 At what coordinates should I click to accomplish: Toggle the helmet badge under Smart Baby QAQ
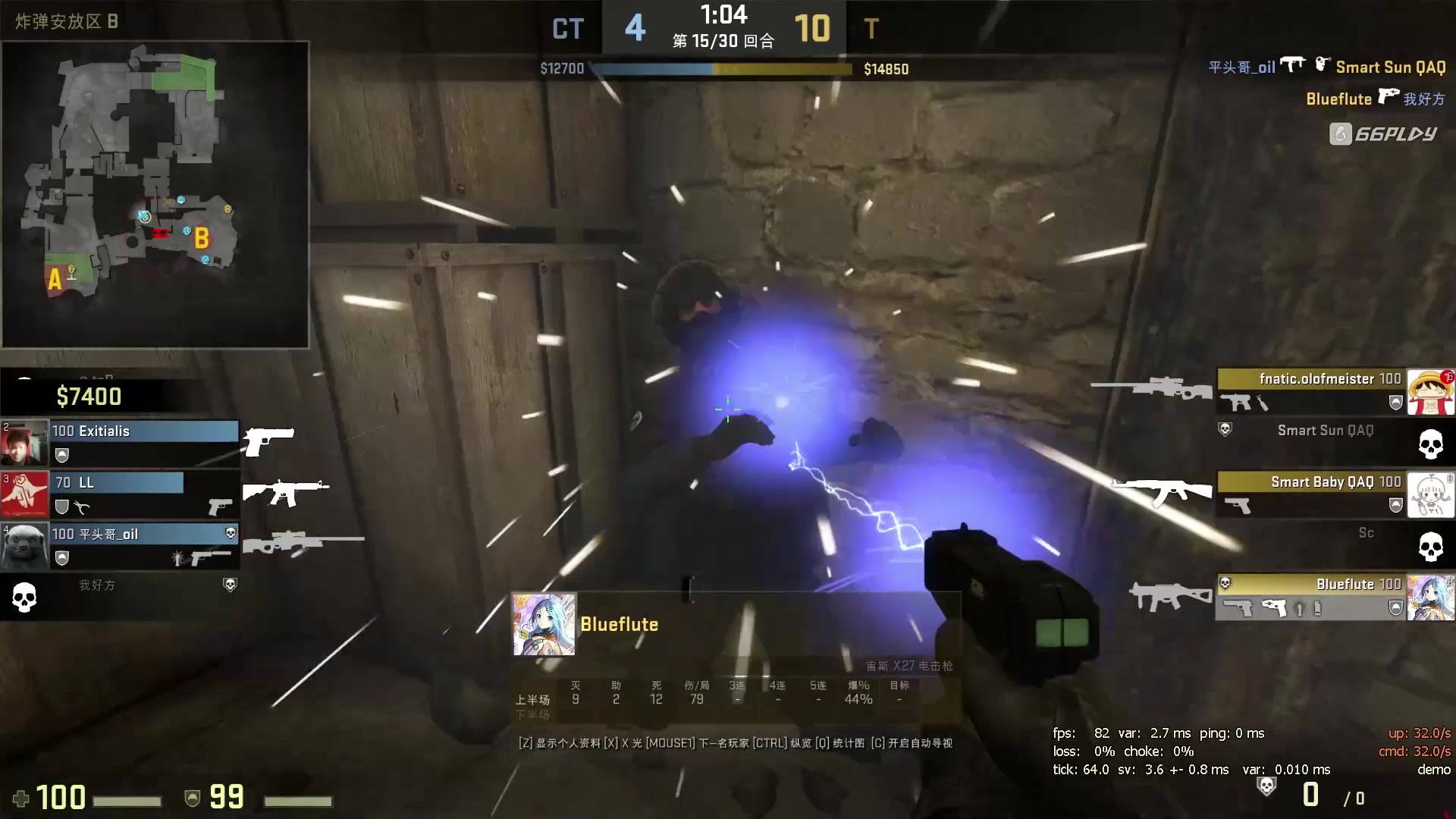point(1395,505)
